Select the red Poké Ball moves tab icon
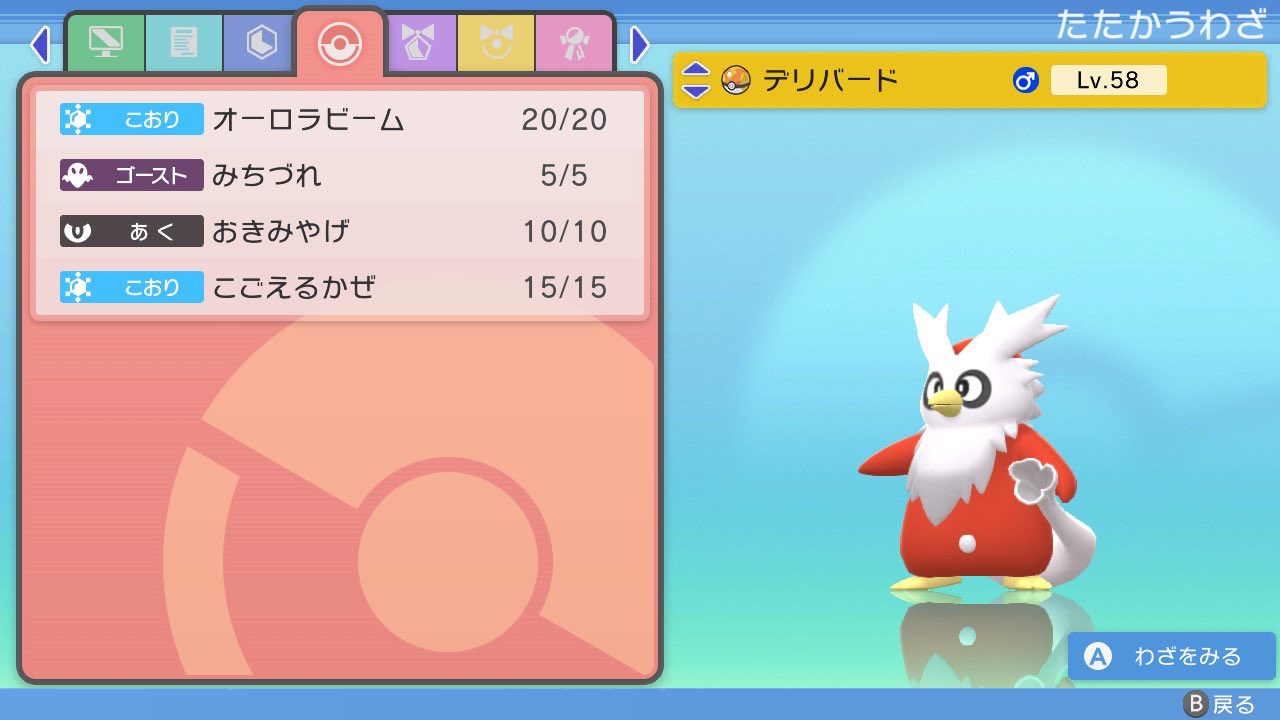The height and width of the screenshot is (720, 1280). (x=340, y=42)
